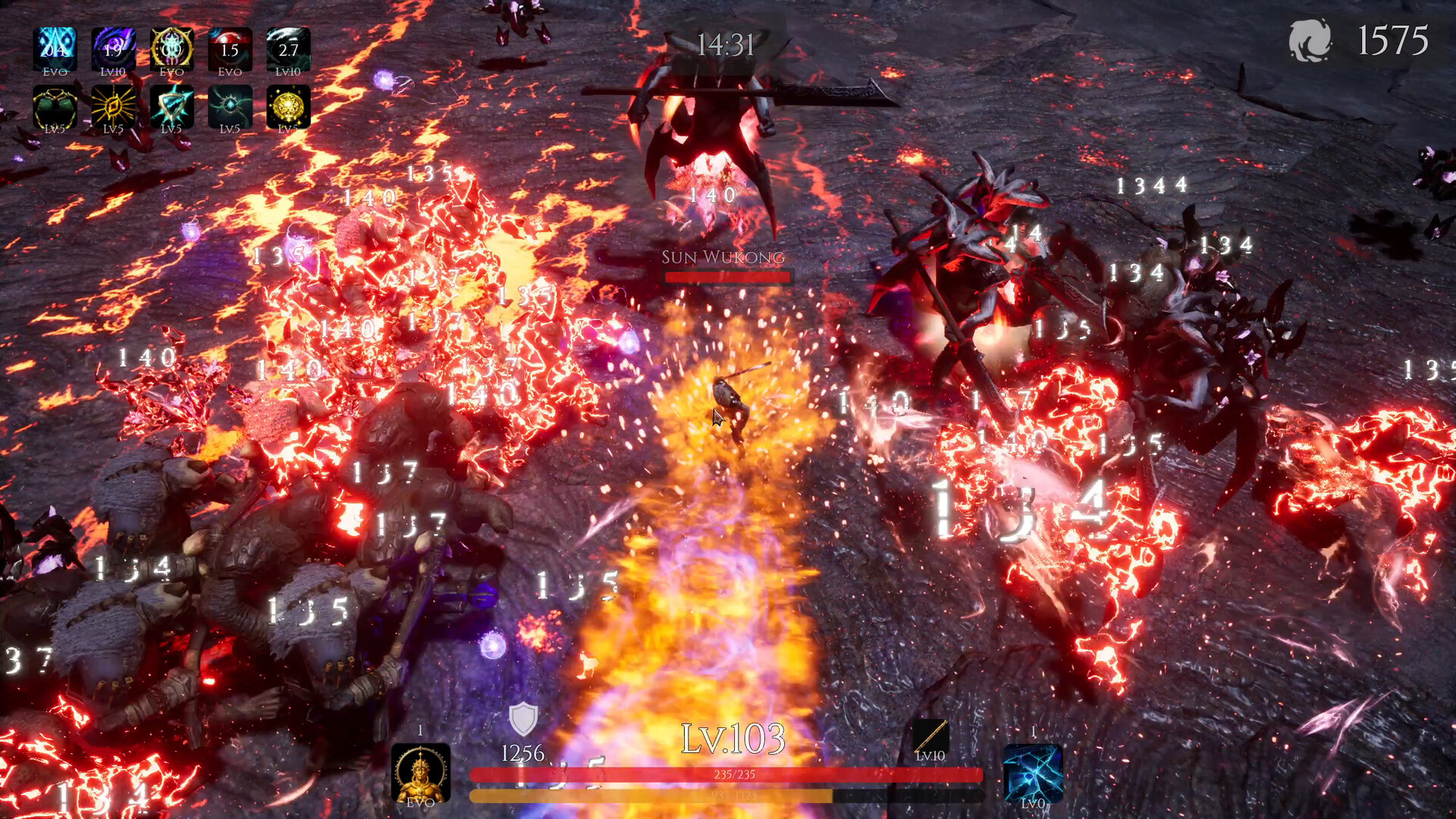This screenshot has height=819, width=1456.
Task: Click the golden ring emblem skill
Action: coord(171,49)
